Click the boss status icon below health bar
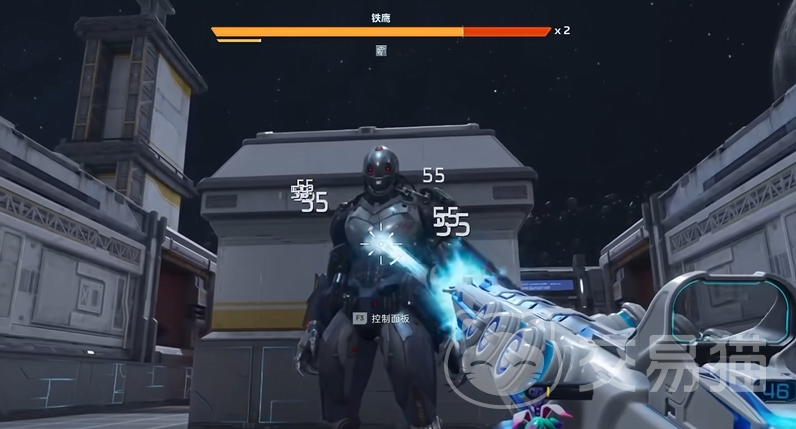796x429 pixels. (x=381, y=50)
